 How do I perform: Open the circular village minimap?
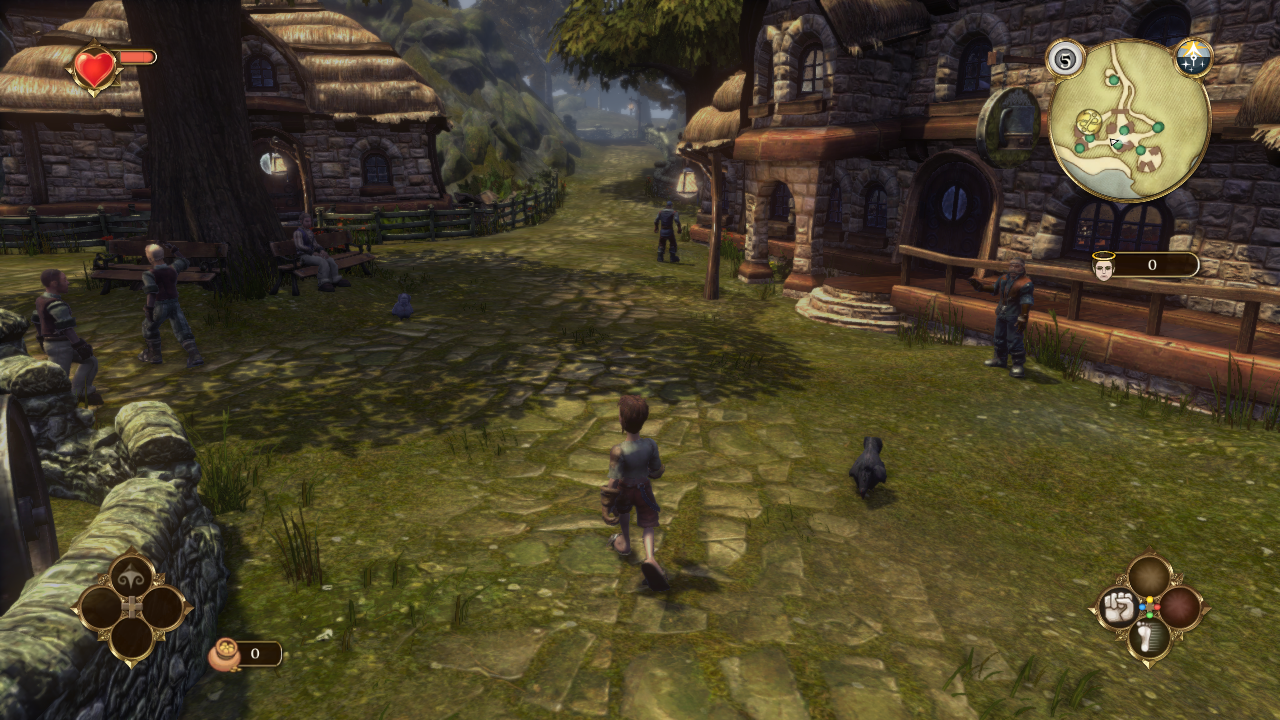point(1130,120)
